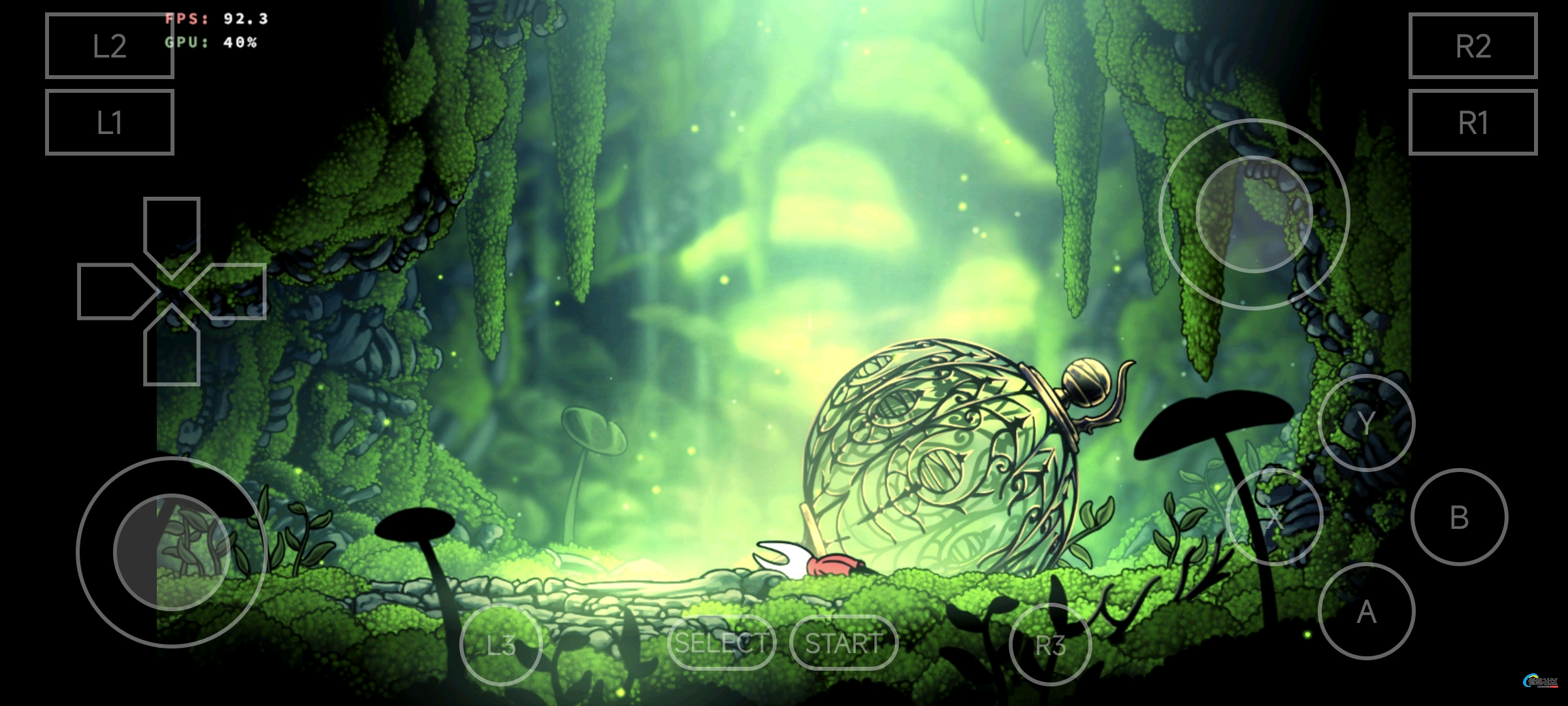
Task: Tap the L2 trigger button
Action: 109,46
